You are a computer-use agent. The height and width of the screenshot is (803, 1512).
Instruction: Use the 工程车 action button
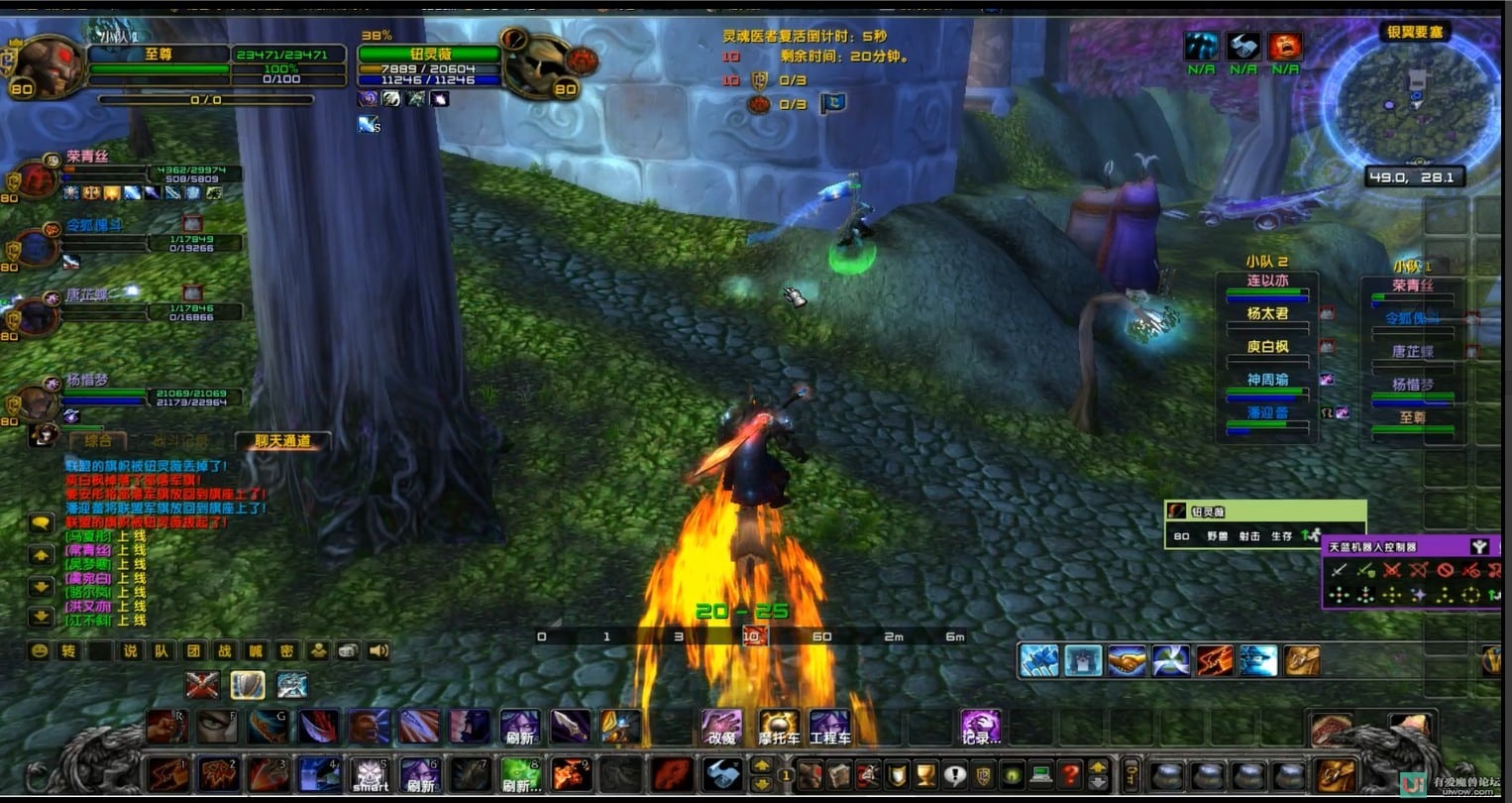tap(829, 727)
